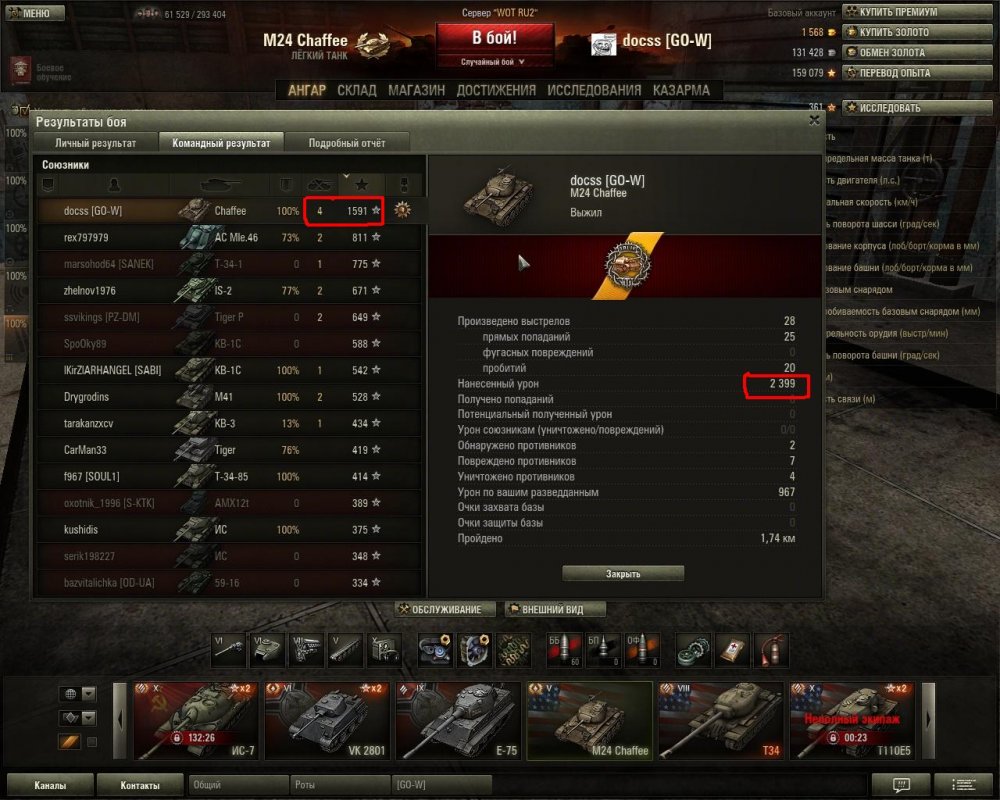Open the ОБСЛУЖИВАНИЕ service button
This screenshot has height=800, width=1000.
coord(446,609)
